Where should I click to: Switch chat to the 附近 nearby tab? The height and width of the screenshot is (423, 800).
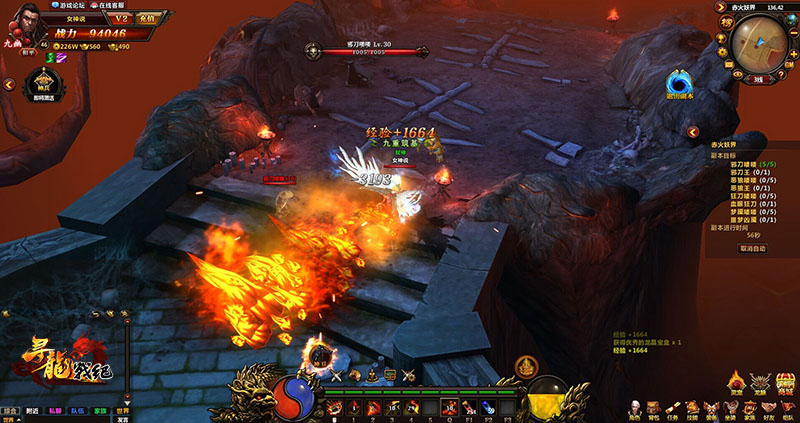33,410
